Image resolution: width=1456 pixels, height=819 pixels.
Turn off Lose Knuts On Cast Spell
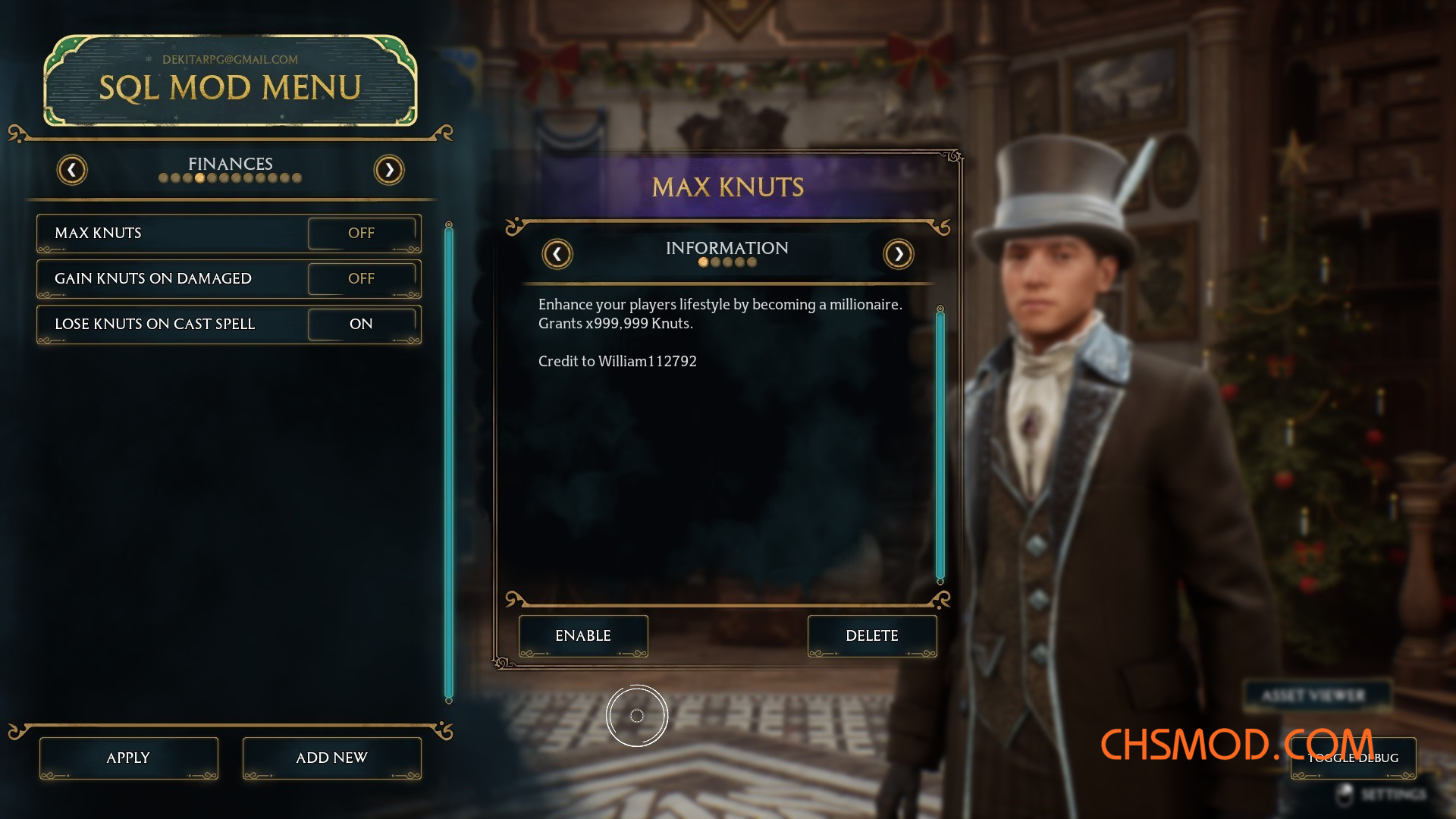tap(362, 325)
